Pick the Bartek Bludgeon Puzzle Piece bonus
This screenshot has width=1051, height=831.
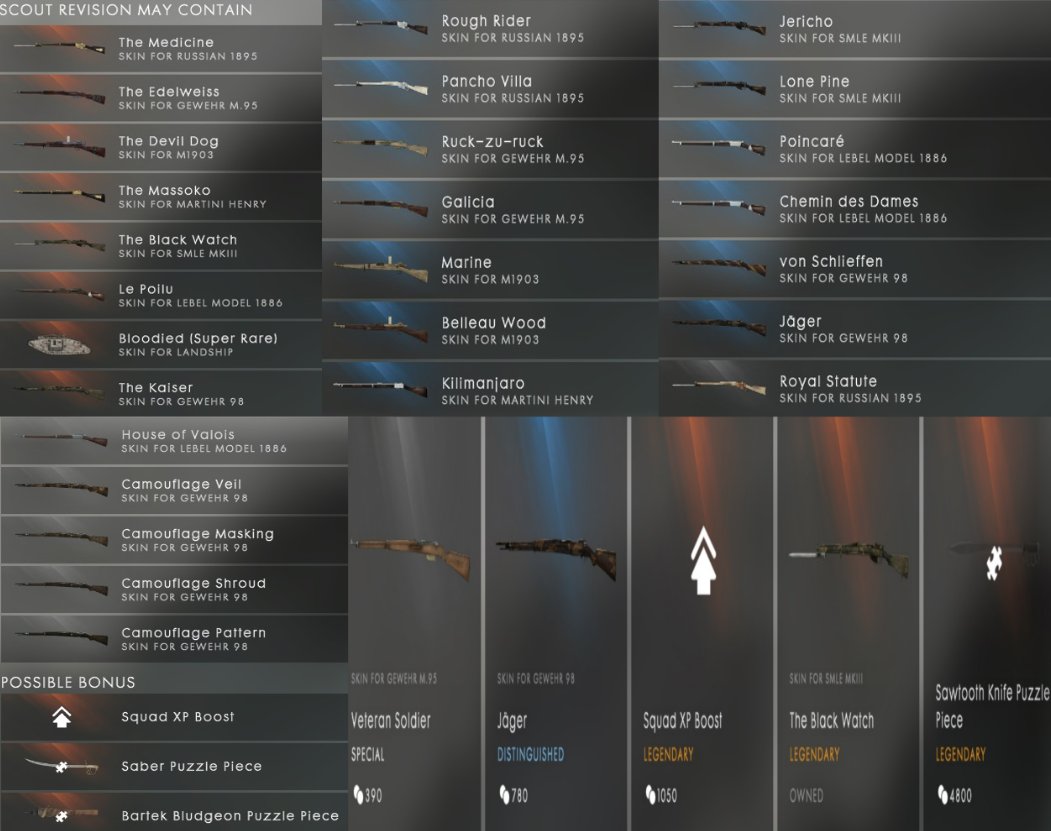[x=174, y=815]
